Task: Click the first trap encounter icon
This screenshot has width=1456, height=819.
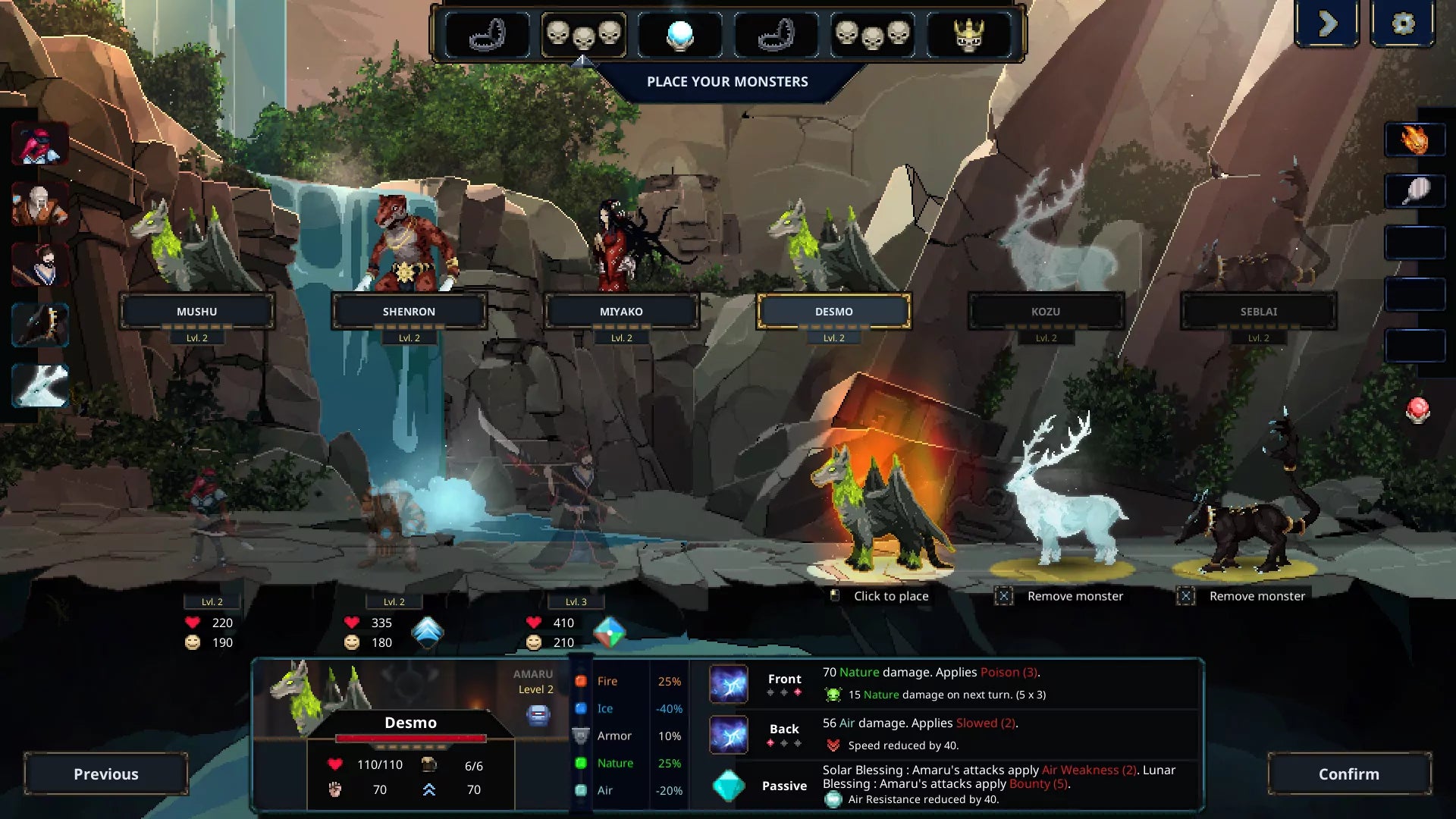Action: tap(489, 33)
